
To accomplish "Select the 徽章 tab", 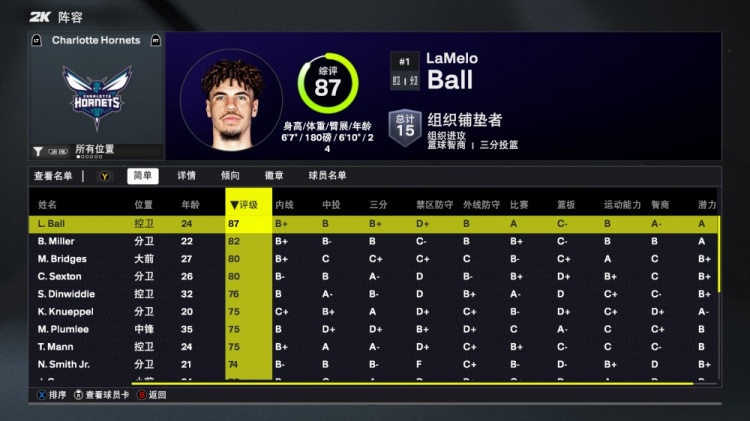I will [x=274, y=176].
